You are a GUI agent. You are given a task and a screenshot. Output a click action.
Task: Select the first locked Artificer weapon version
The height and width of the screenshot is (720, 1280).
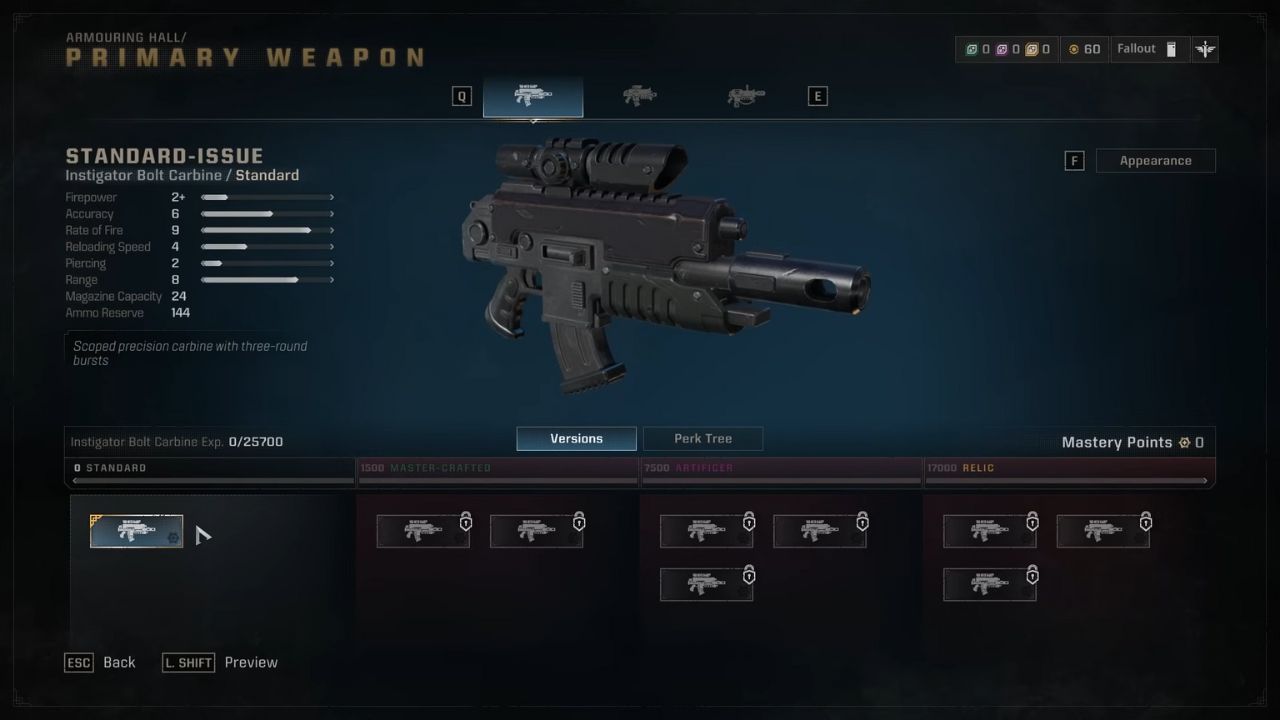coord(707,531)
